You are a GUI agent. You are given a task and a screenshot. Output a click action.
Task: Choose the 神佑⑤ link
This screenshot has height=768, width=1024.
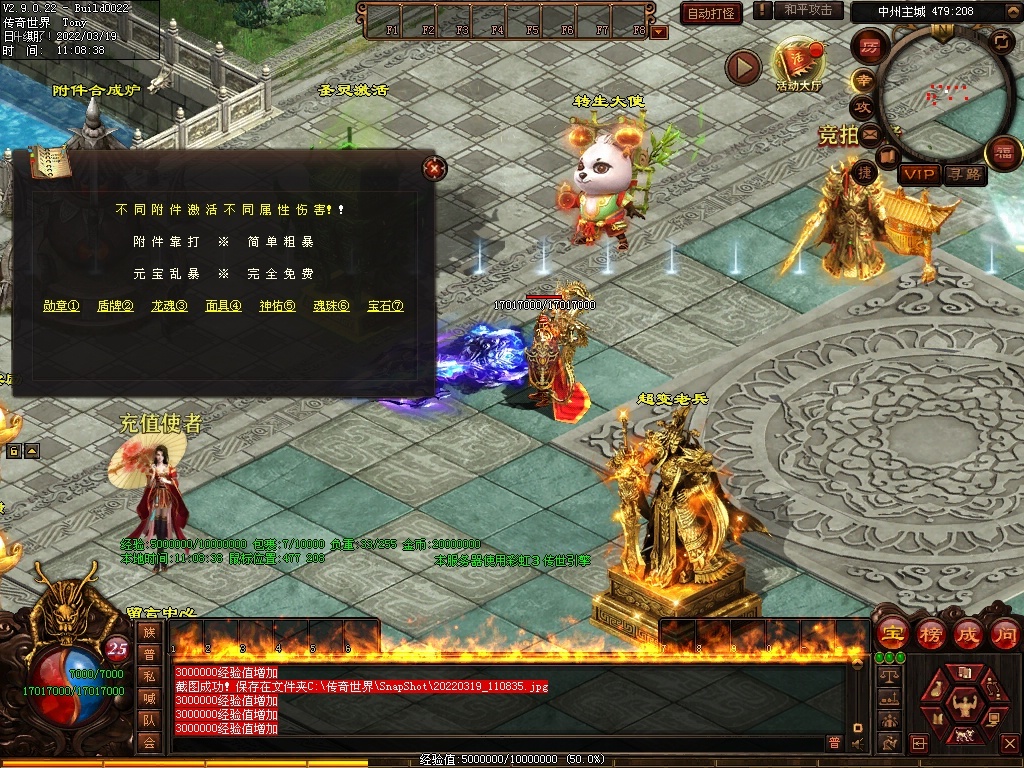click(277, 306)
